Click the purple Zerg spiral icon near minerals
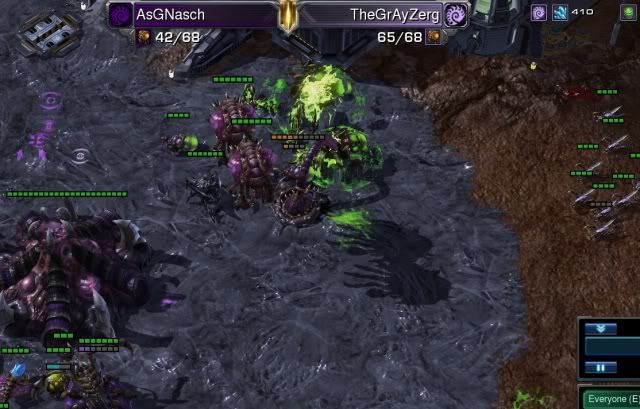The image size is (640, 409). pos(538,12)
